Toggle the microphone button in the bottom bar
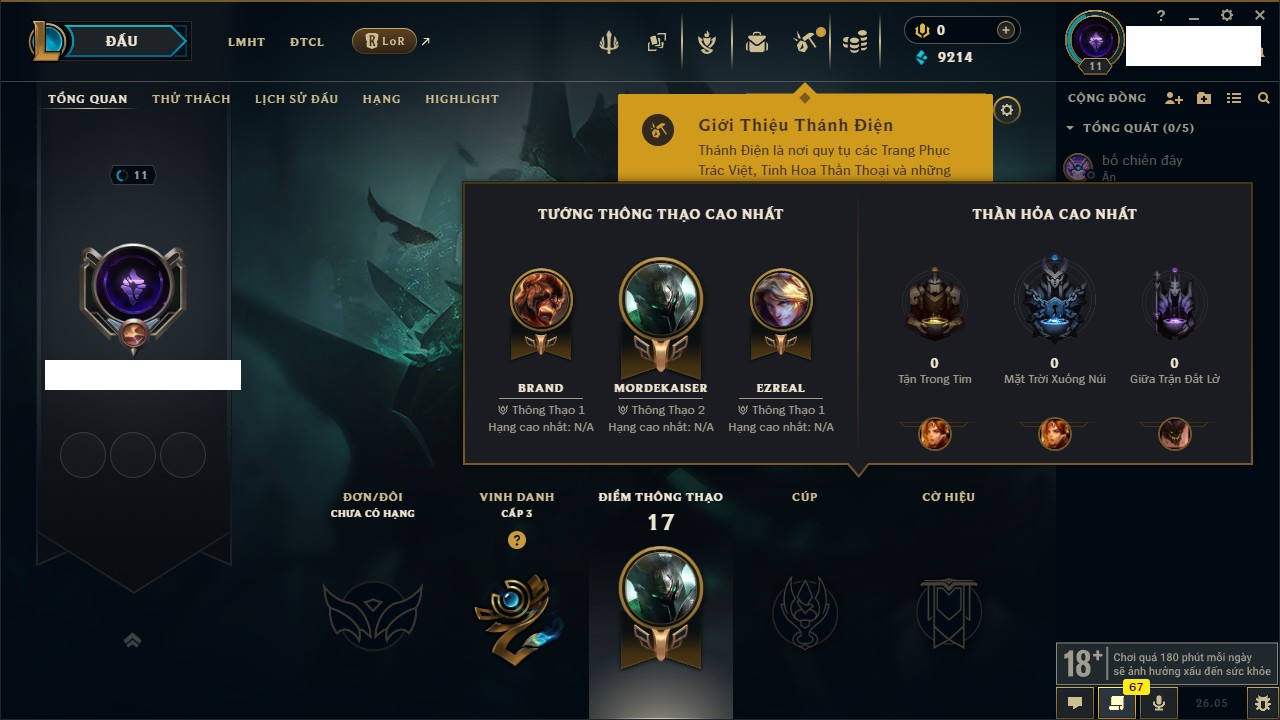The height and width of the screenshot is (720, 1280). click(1159, 703)
